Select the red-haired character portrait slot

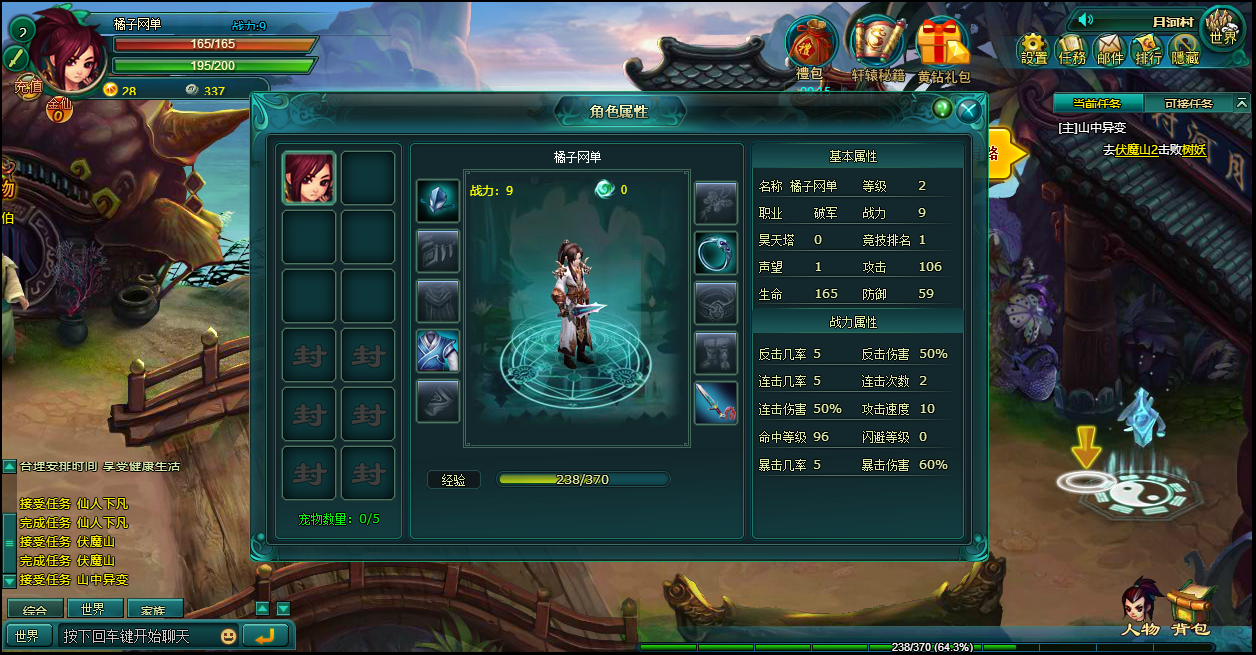point(309,178)
